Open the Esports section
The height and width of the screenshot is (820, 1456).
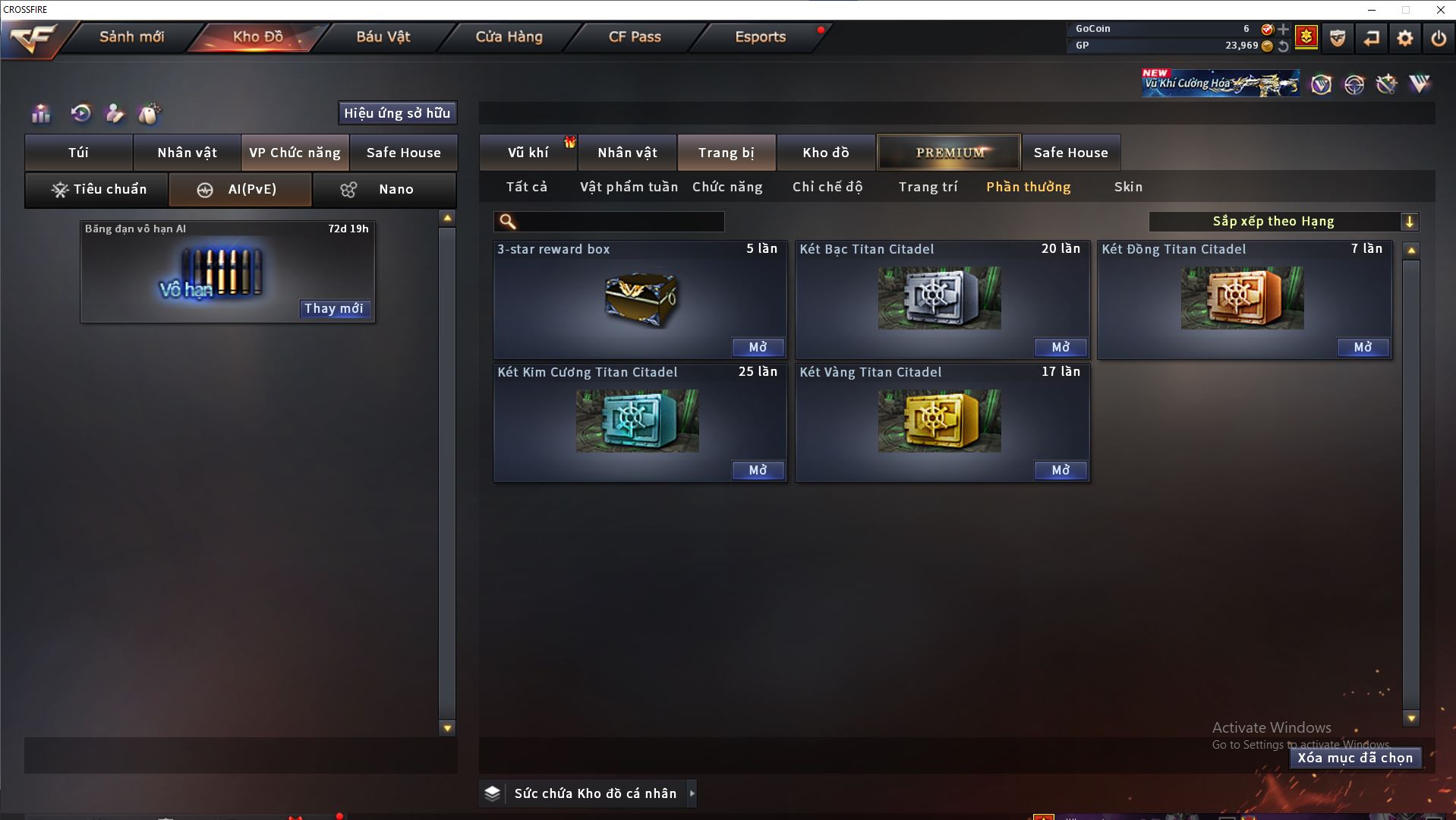pos(760,36)
